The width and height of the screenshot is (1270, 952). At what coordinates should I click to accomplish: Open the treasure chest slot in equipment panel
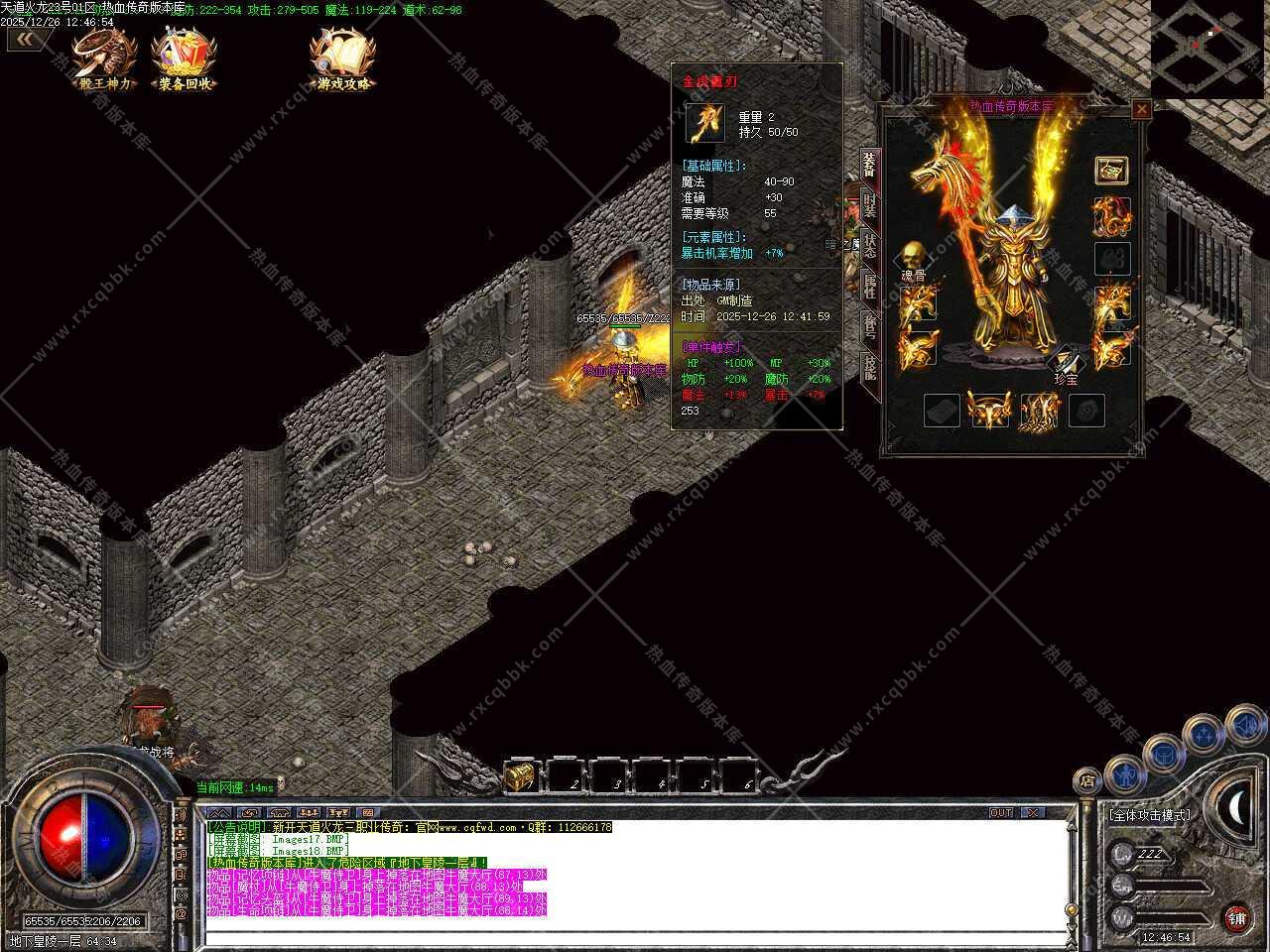tap(1111, 171)
